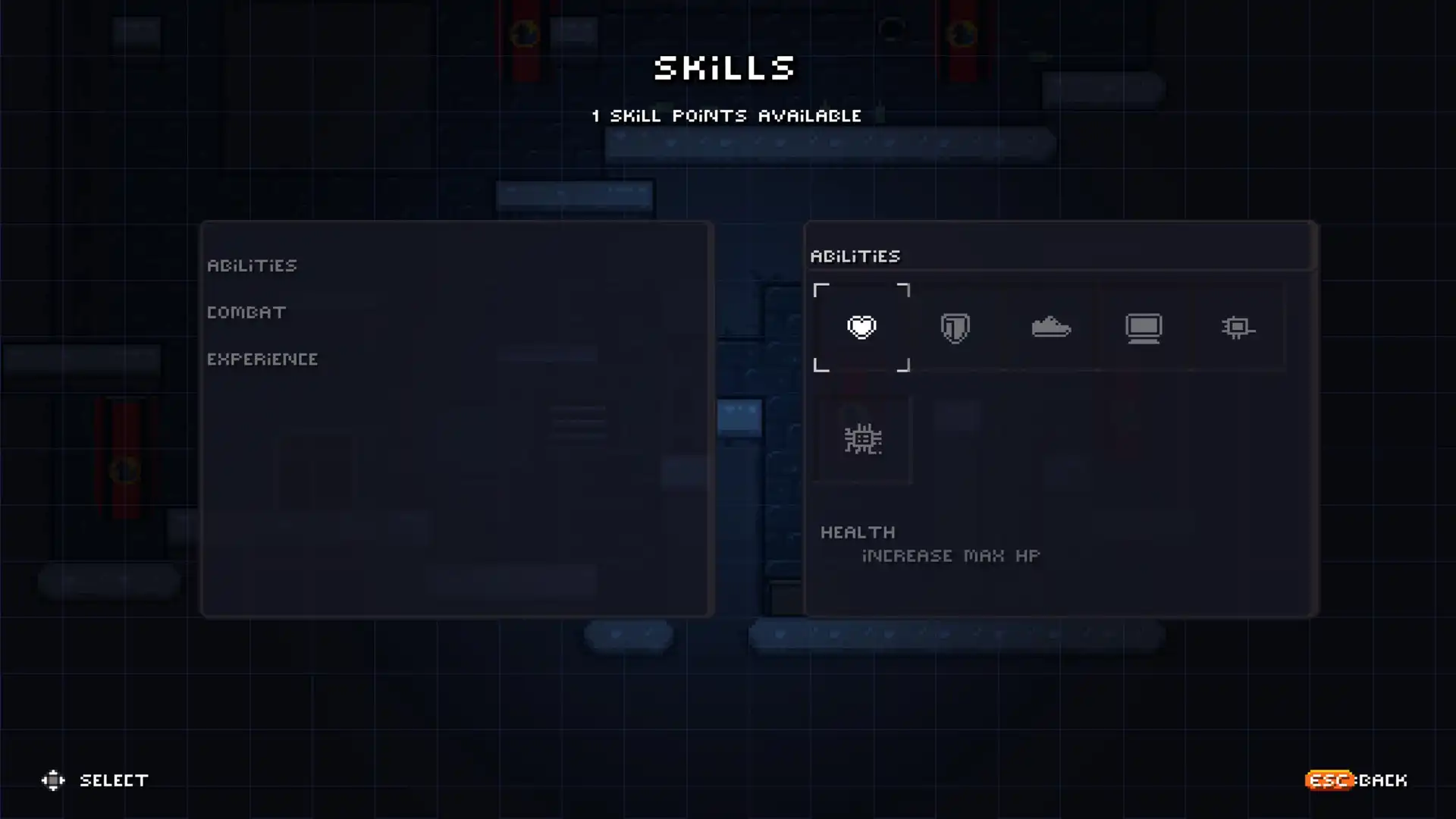Screen dimensions: 1456x819
Task: Click the HEALTH skill name text
Action: (x=857, y=532)
